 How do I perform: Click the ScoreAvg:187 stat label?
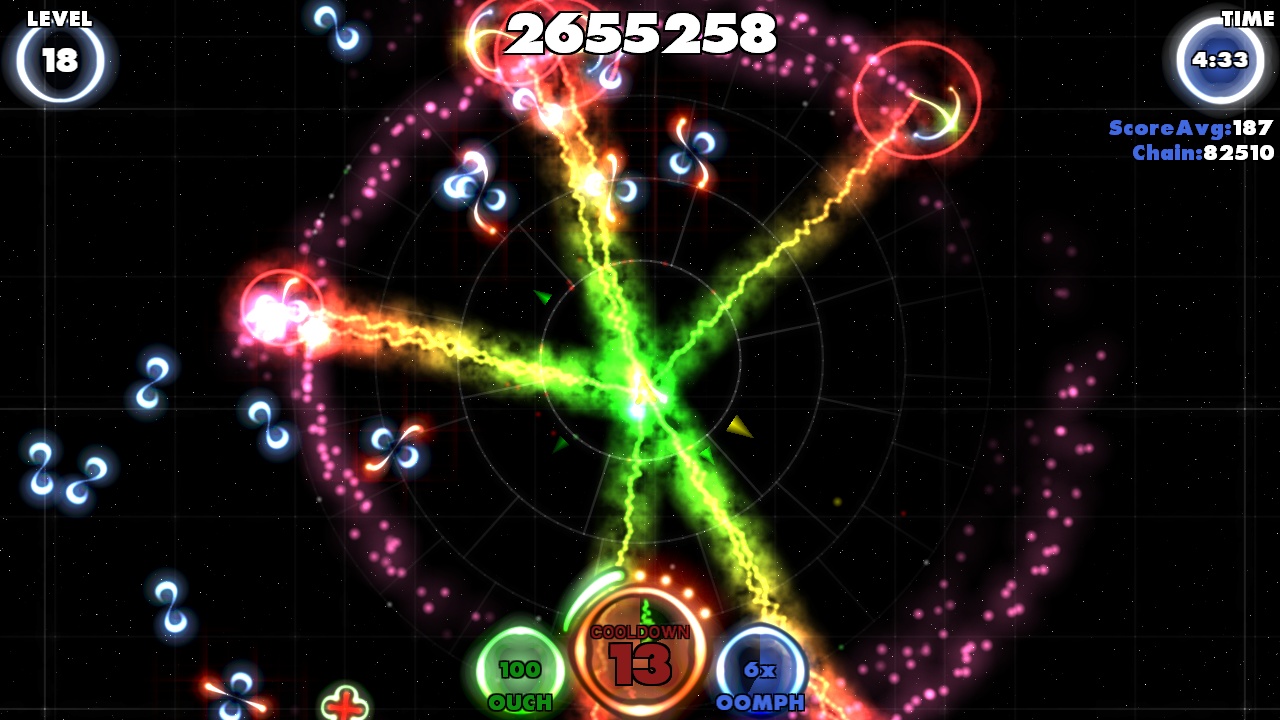pos(1190,128)
